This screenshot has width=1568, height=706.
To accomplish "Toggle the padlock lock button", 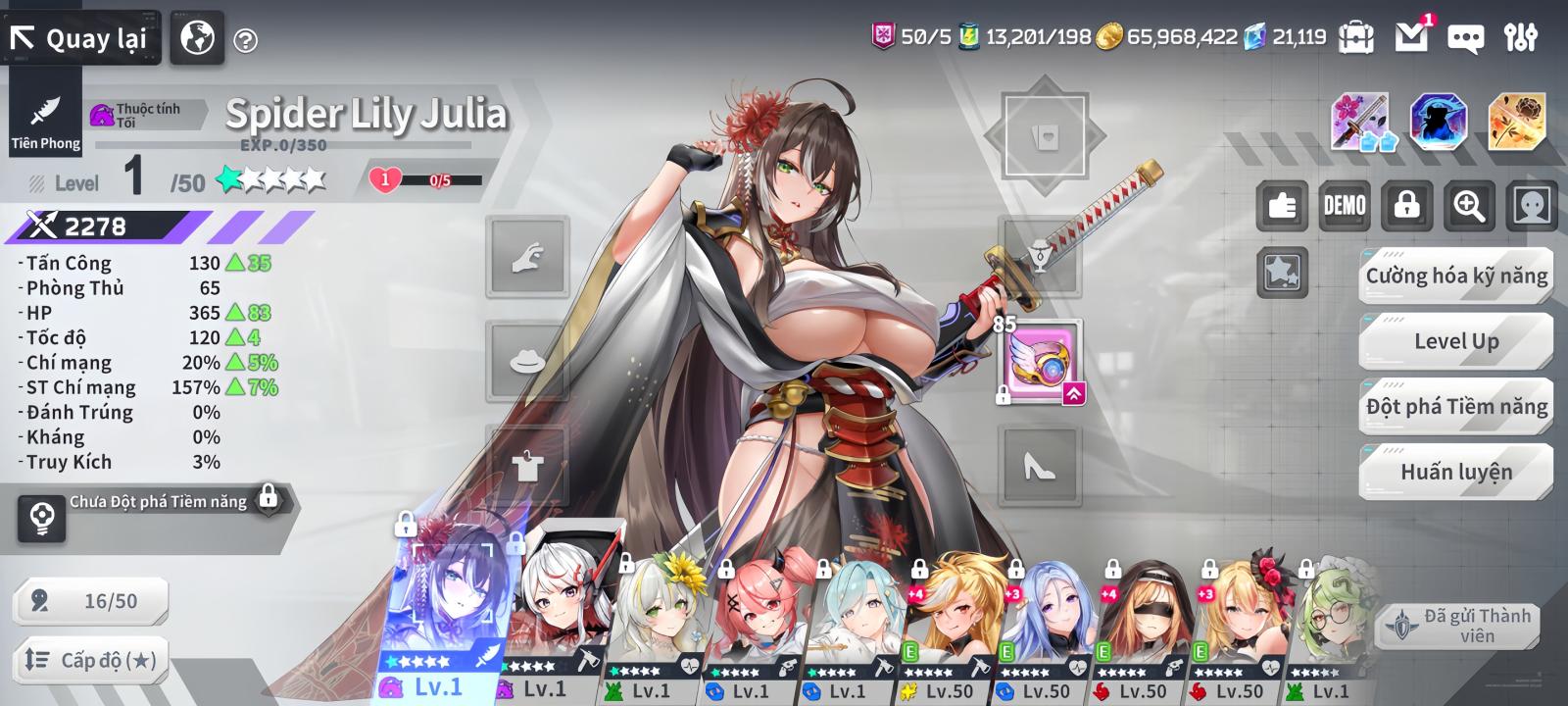I will [x=1406, y=205].
